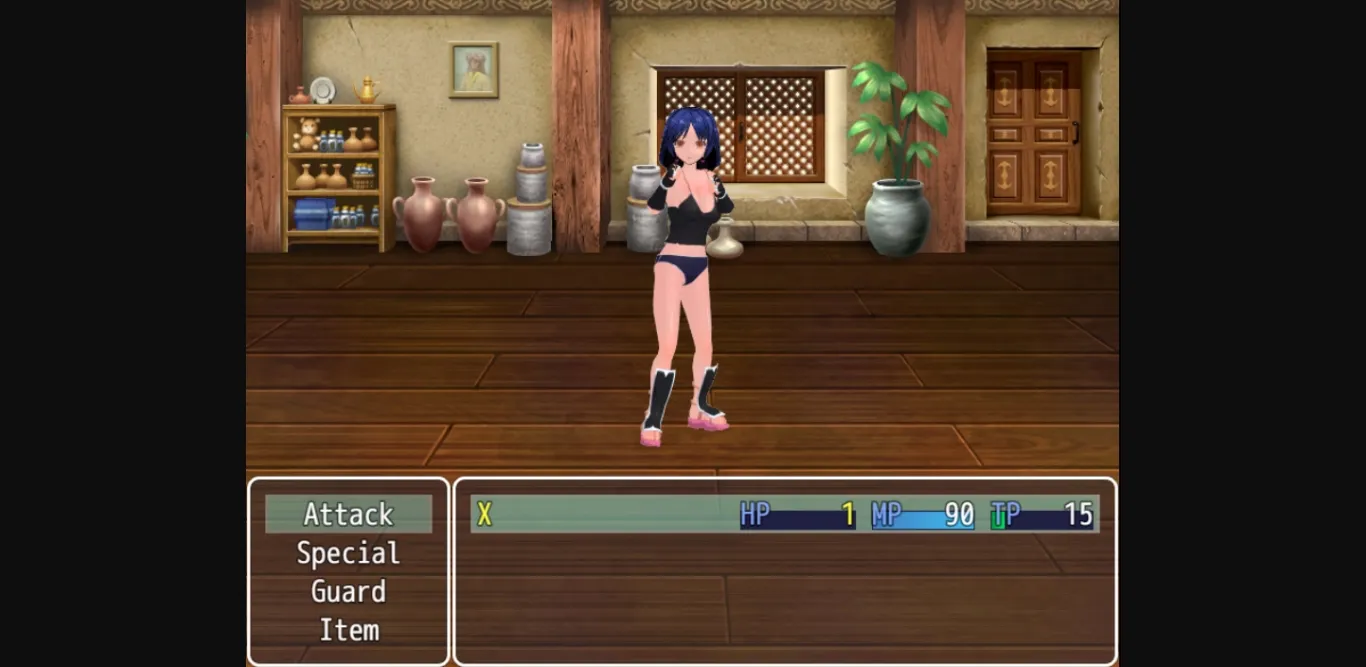The image size is (1366, 667).
Task: Select the Attack command
Action: point(348,514)
